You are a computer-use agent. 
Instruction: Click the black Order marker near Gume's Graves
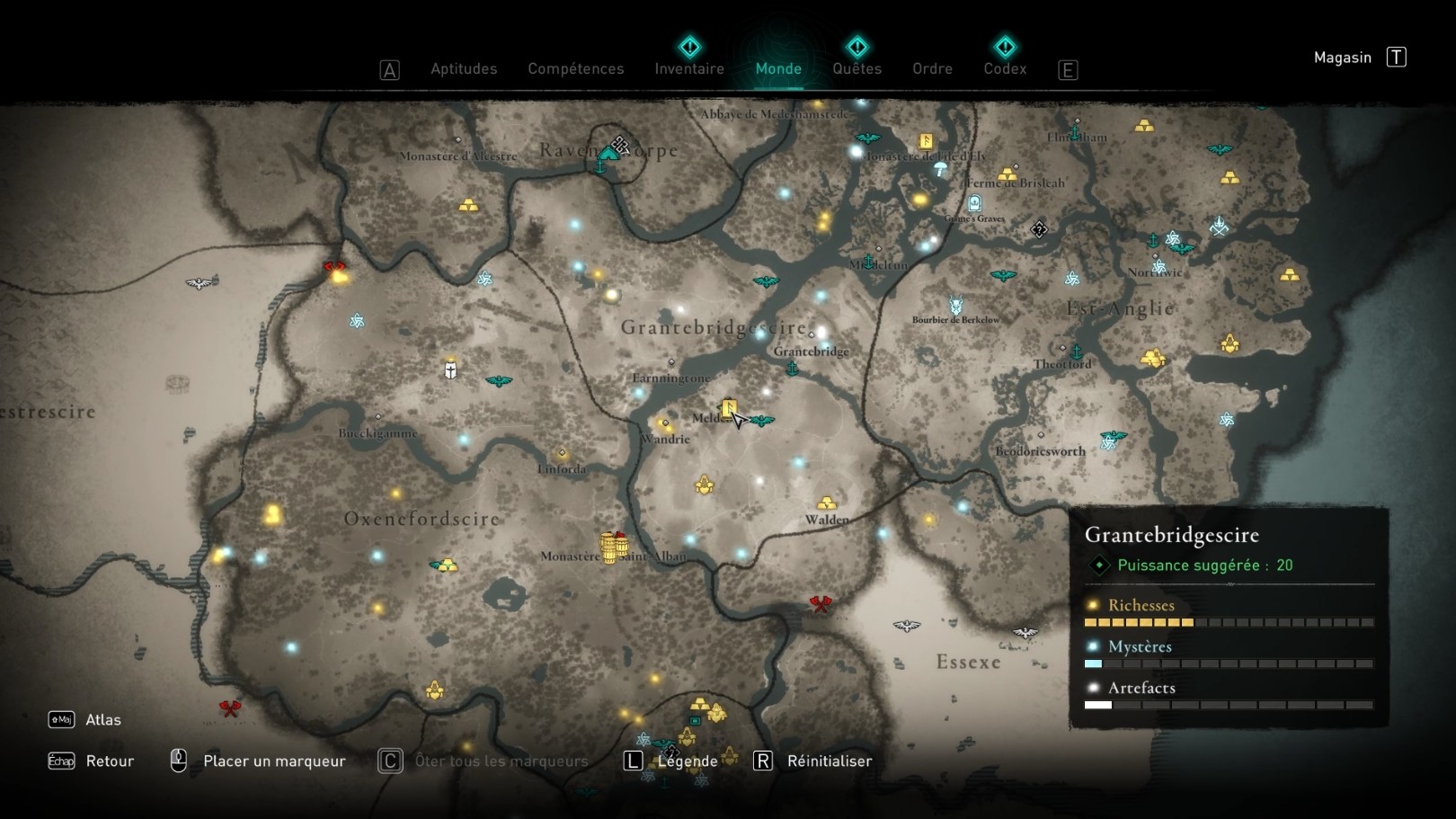[x=1039, y=229]
